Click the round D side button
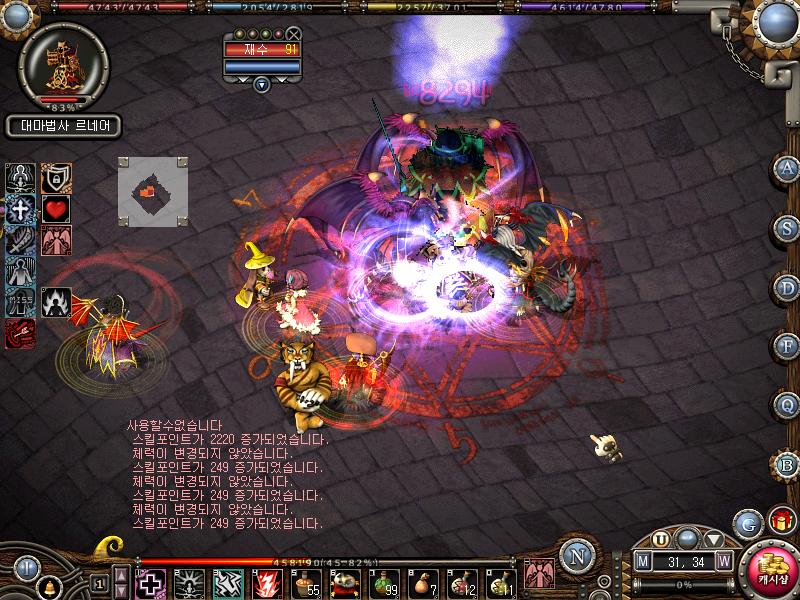This screenshot has height=600, width=800. (x=788, y=287)
